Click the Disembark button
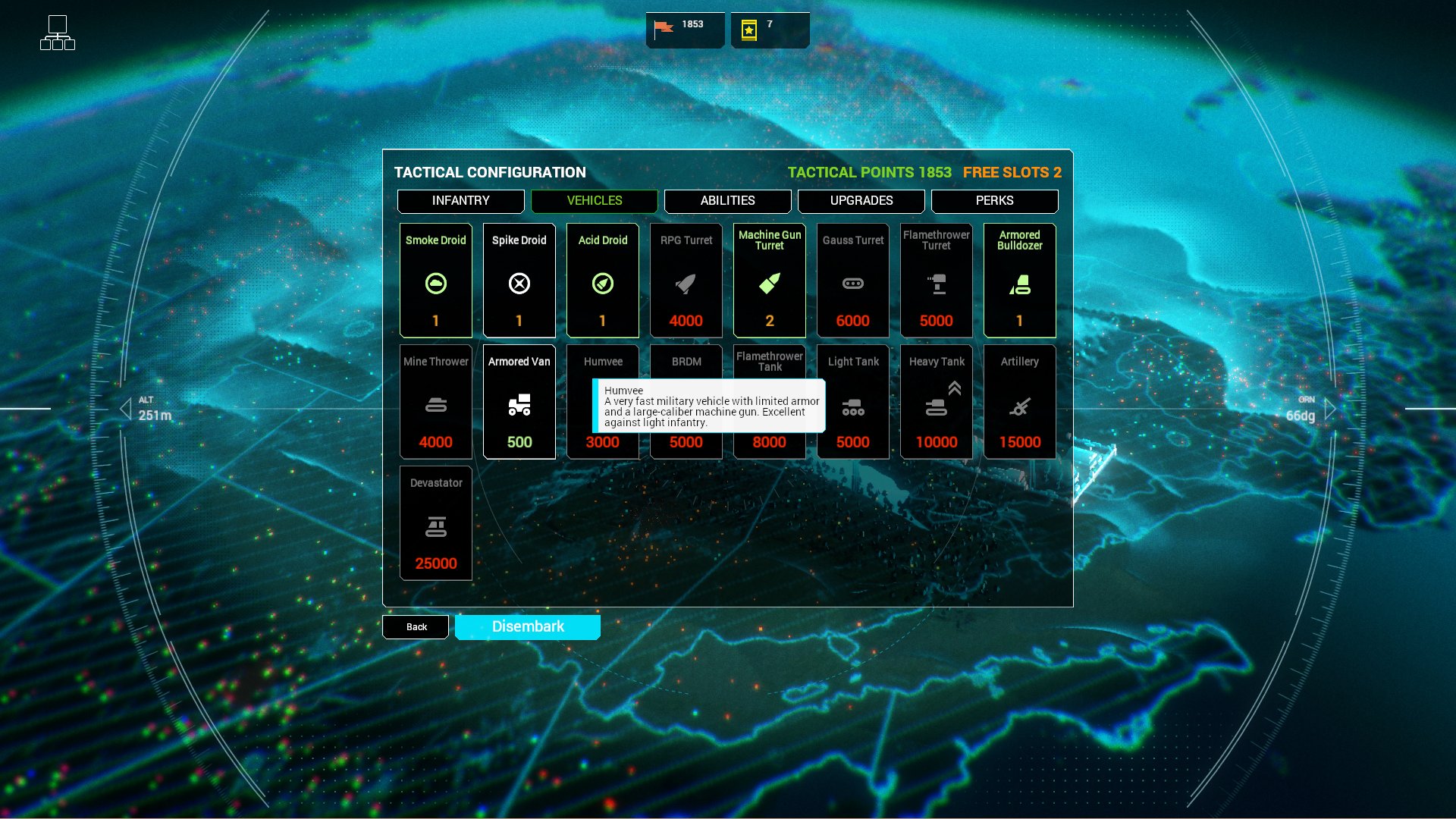 528,627
